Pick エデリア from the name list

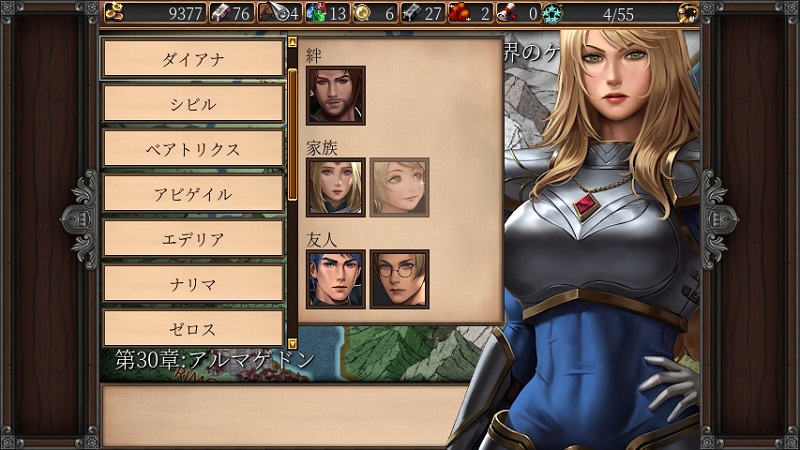pos(193,239)
